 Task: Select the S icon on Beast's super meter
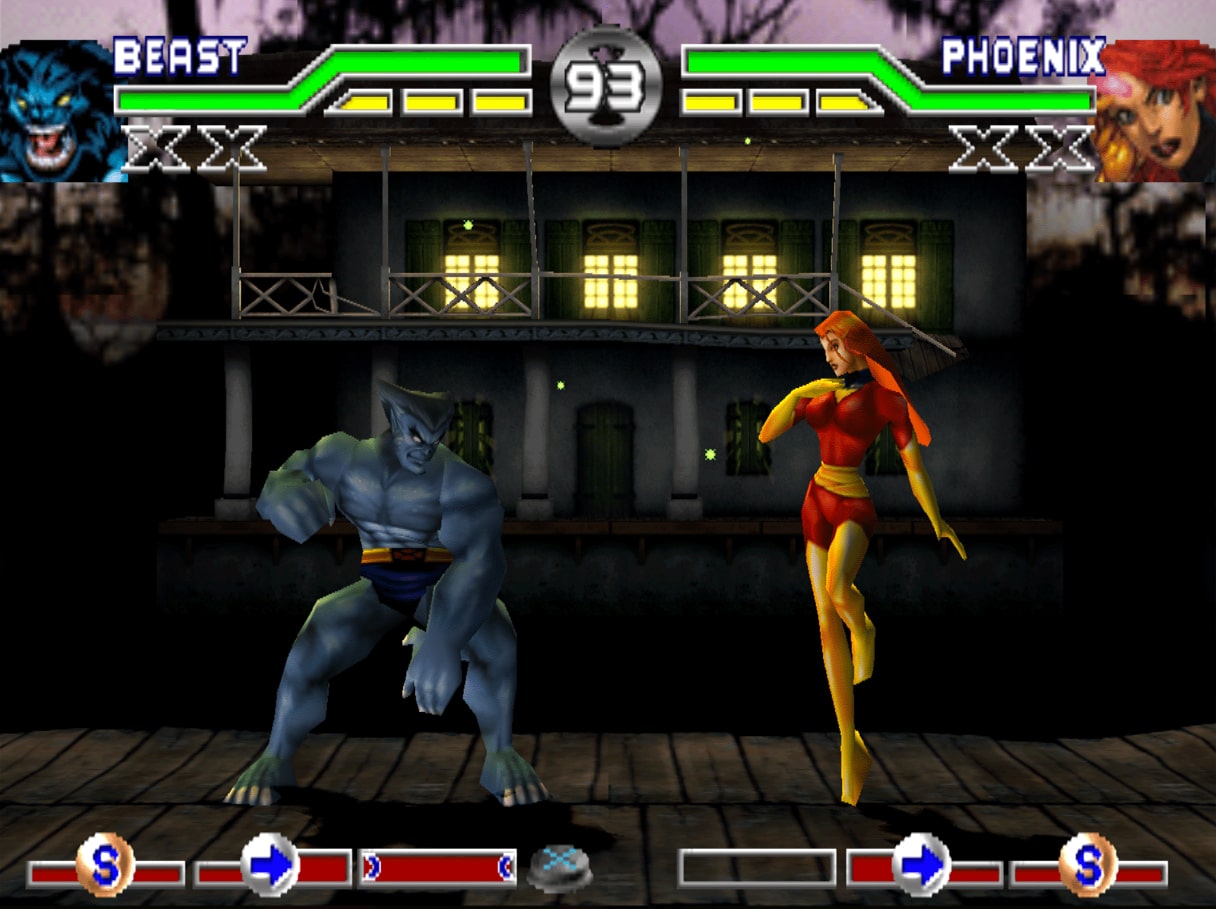(105, 864)
